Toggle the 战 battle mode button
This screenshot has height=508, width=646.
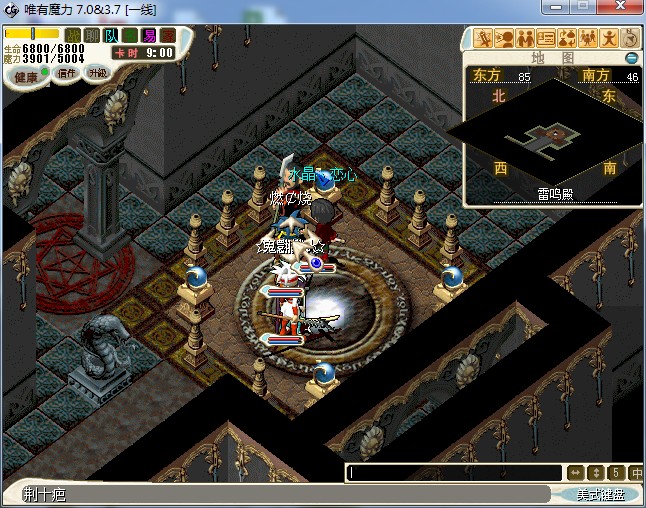pyautogui.click(x=73, y=35)
